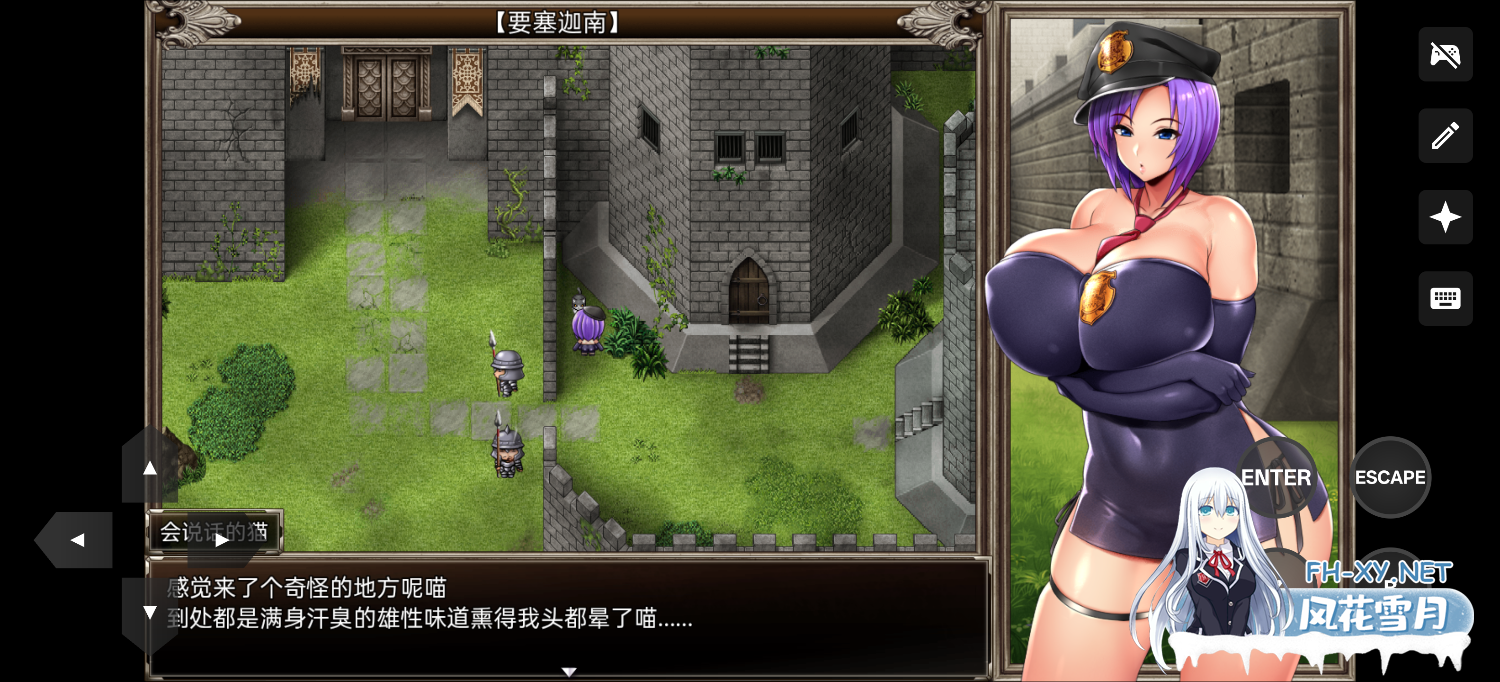Tap the ENTER virtual button
The image size is (1500, 682).
[1276, 478]
